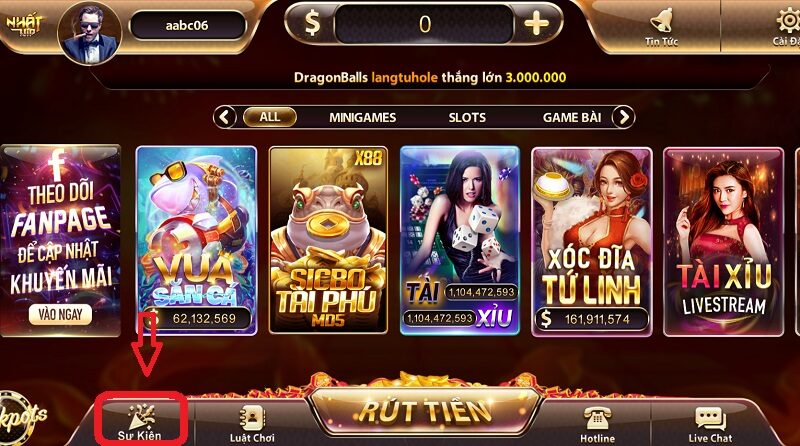Open the Sự Kiện events menu
The height and width of the screenshot is (446, 800).
pos(138,421)
